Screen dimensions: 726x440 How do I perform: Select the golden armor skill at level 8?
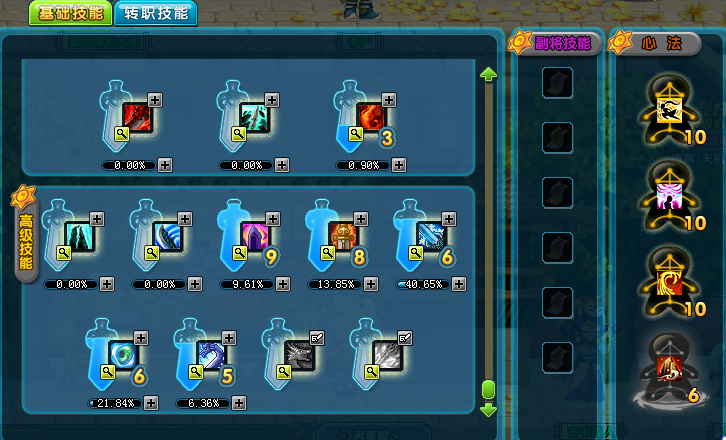[344, 236]
